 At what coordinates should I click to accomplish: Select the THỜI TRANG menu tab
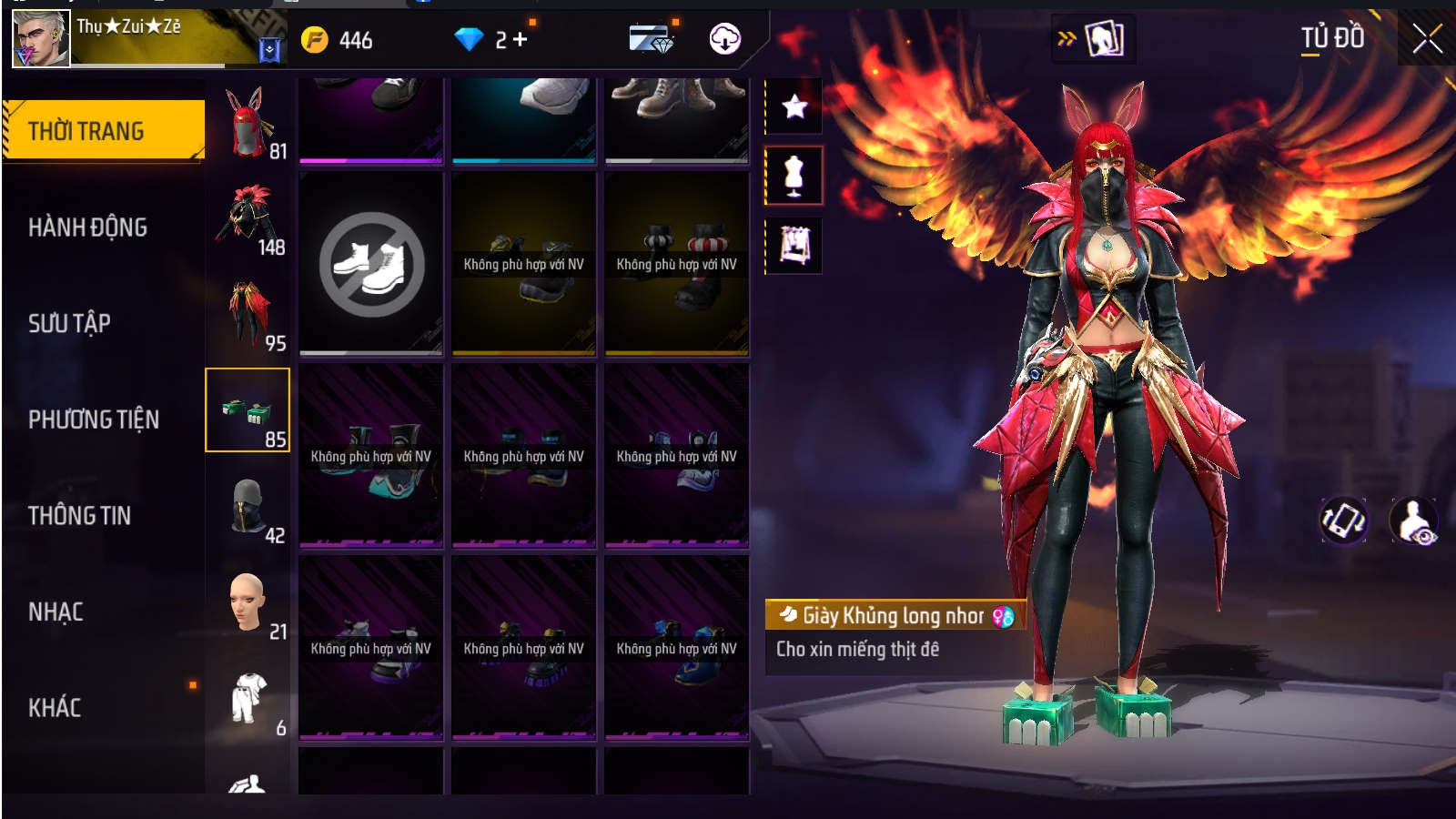(103, 131)
